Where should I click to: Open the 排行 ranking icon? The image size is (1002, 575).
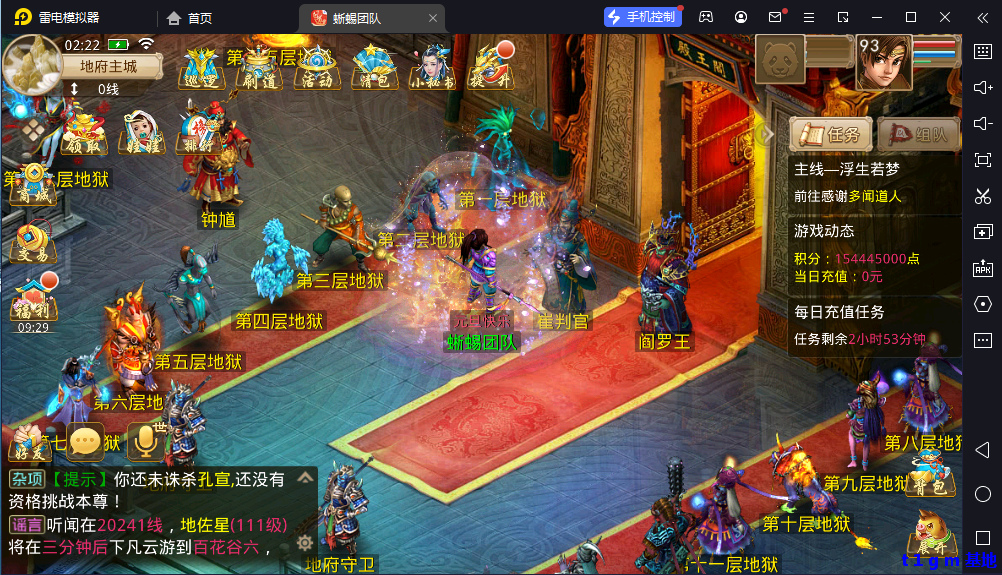(198, 134)
